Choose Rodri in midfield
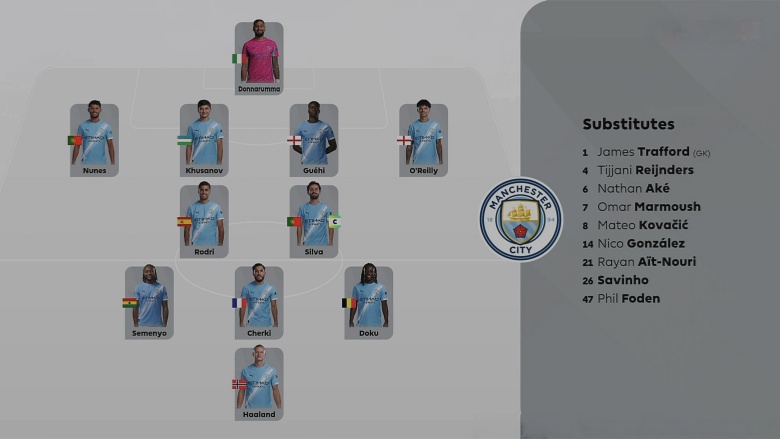The height and width of the screenshot is (439, 780). [204, 220]
